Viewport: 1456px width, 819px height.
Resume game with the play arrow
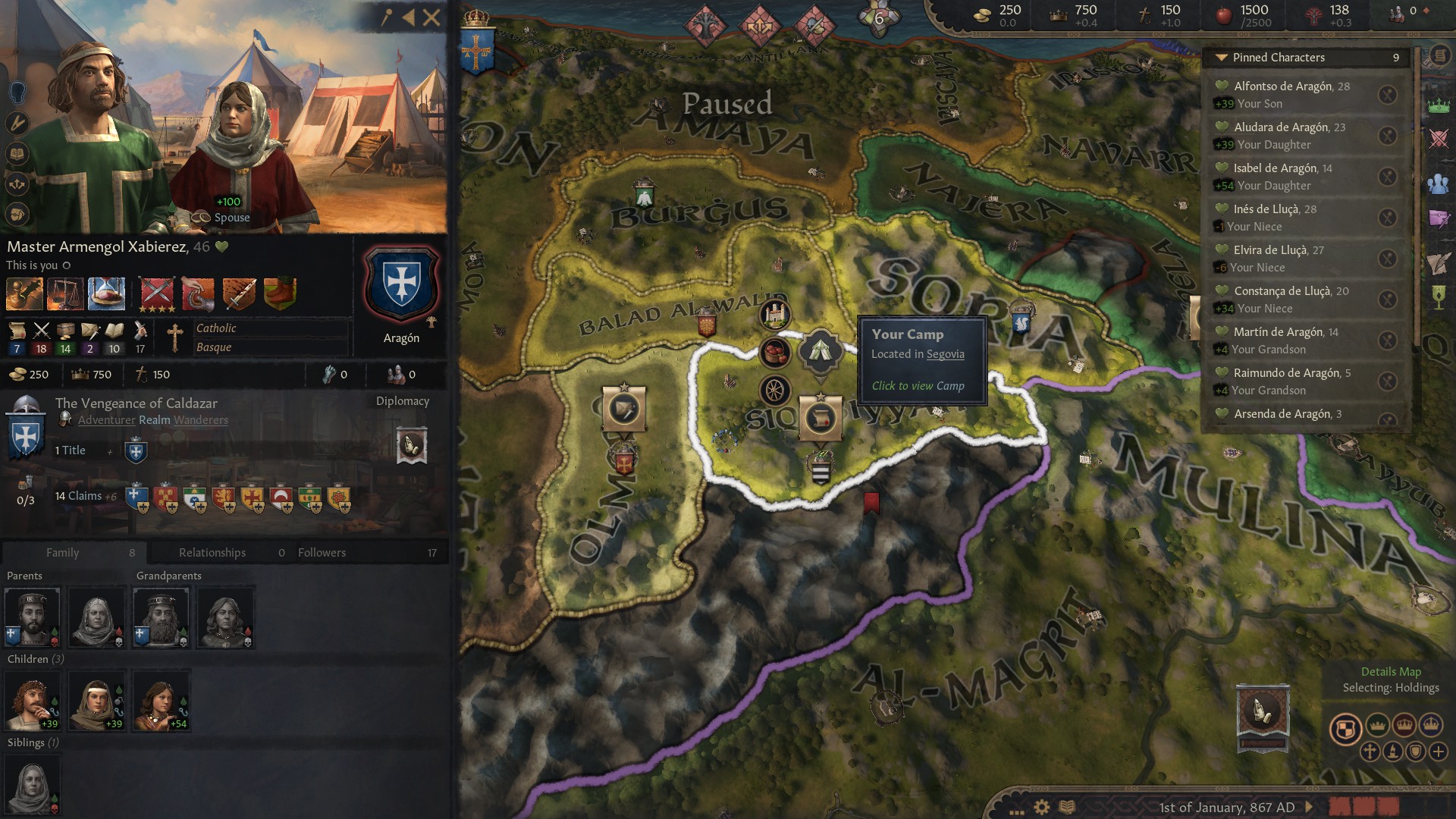(1309, 807)
